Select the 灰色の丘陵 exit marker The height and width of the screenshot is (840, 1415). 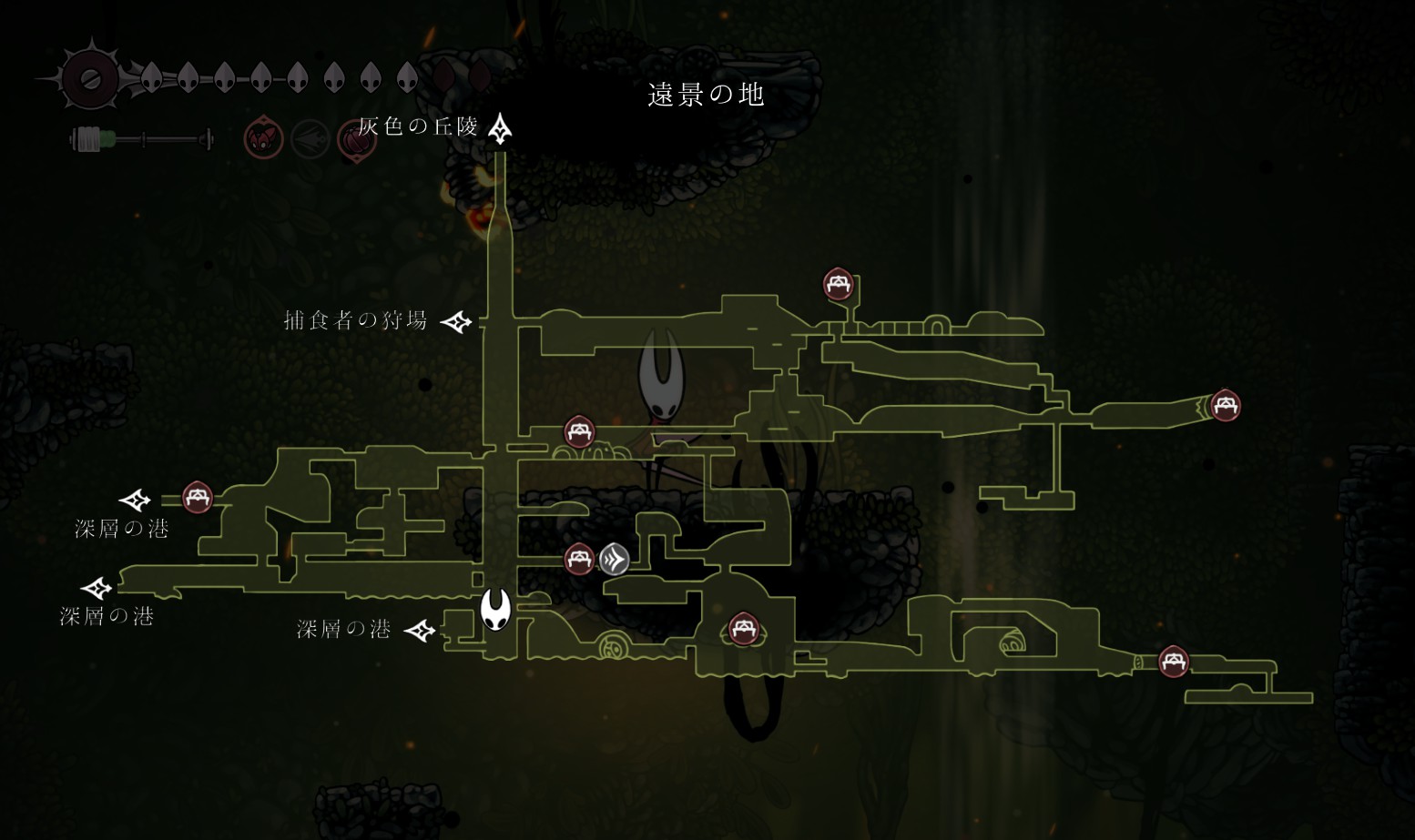click(500, 129)
